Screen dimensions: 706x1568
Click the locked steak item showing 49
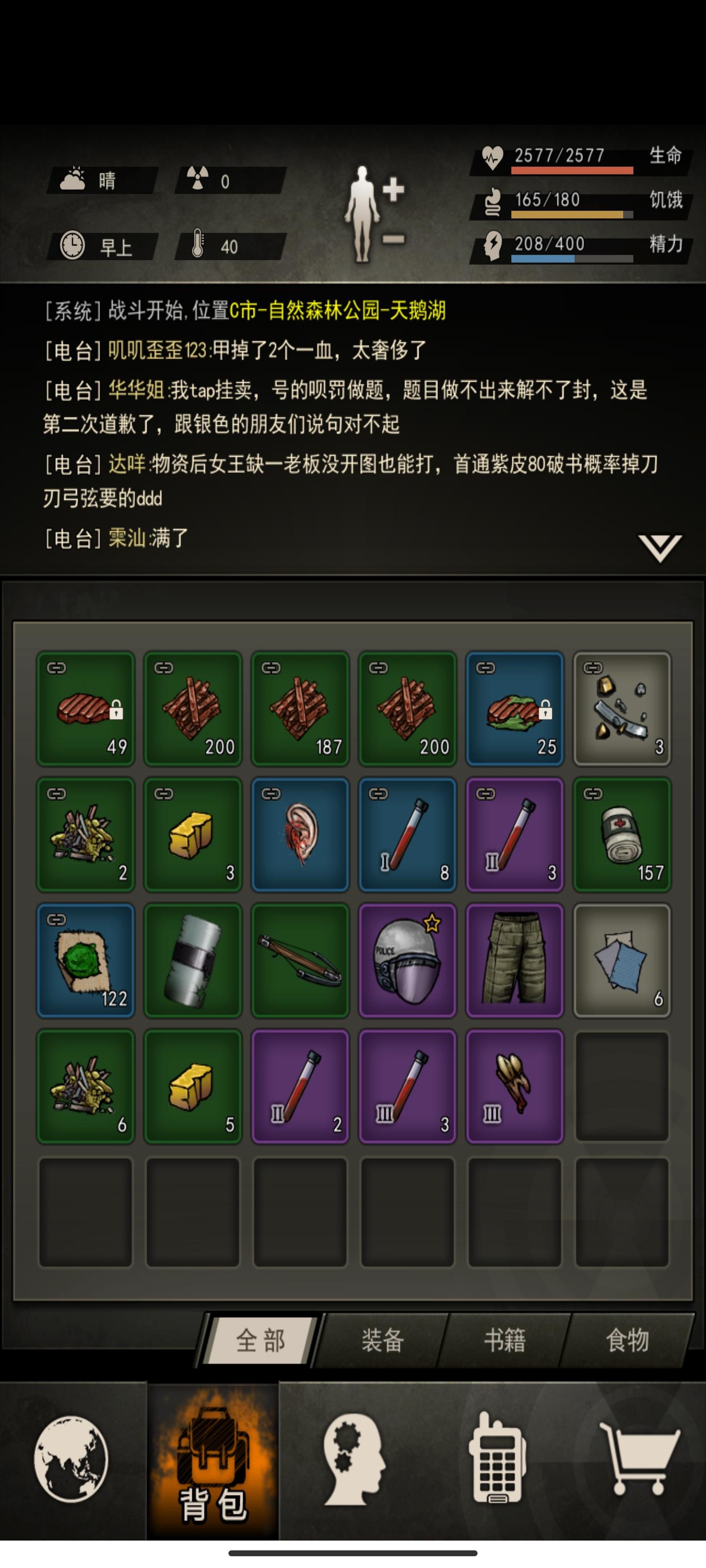coord(85,708)
